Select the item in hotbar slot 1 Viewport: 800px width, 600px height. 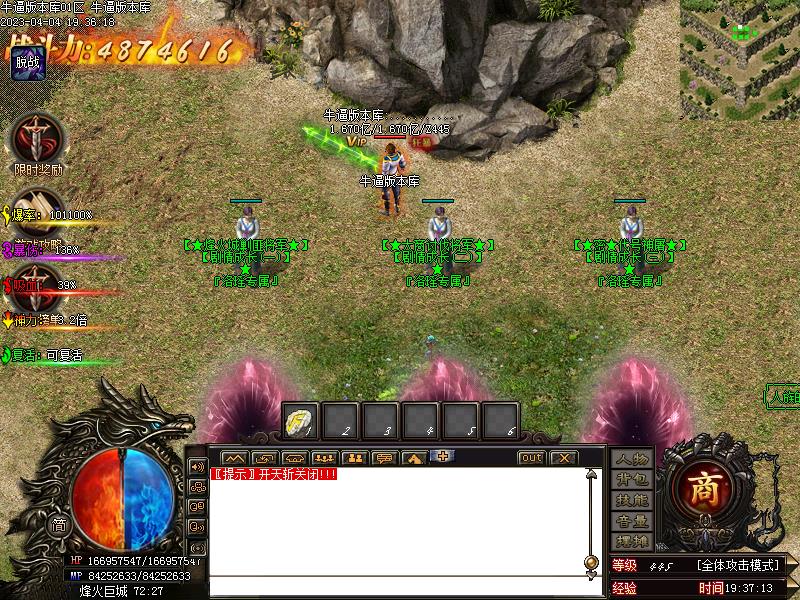[301, 420]
